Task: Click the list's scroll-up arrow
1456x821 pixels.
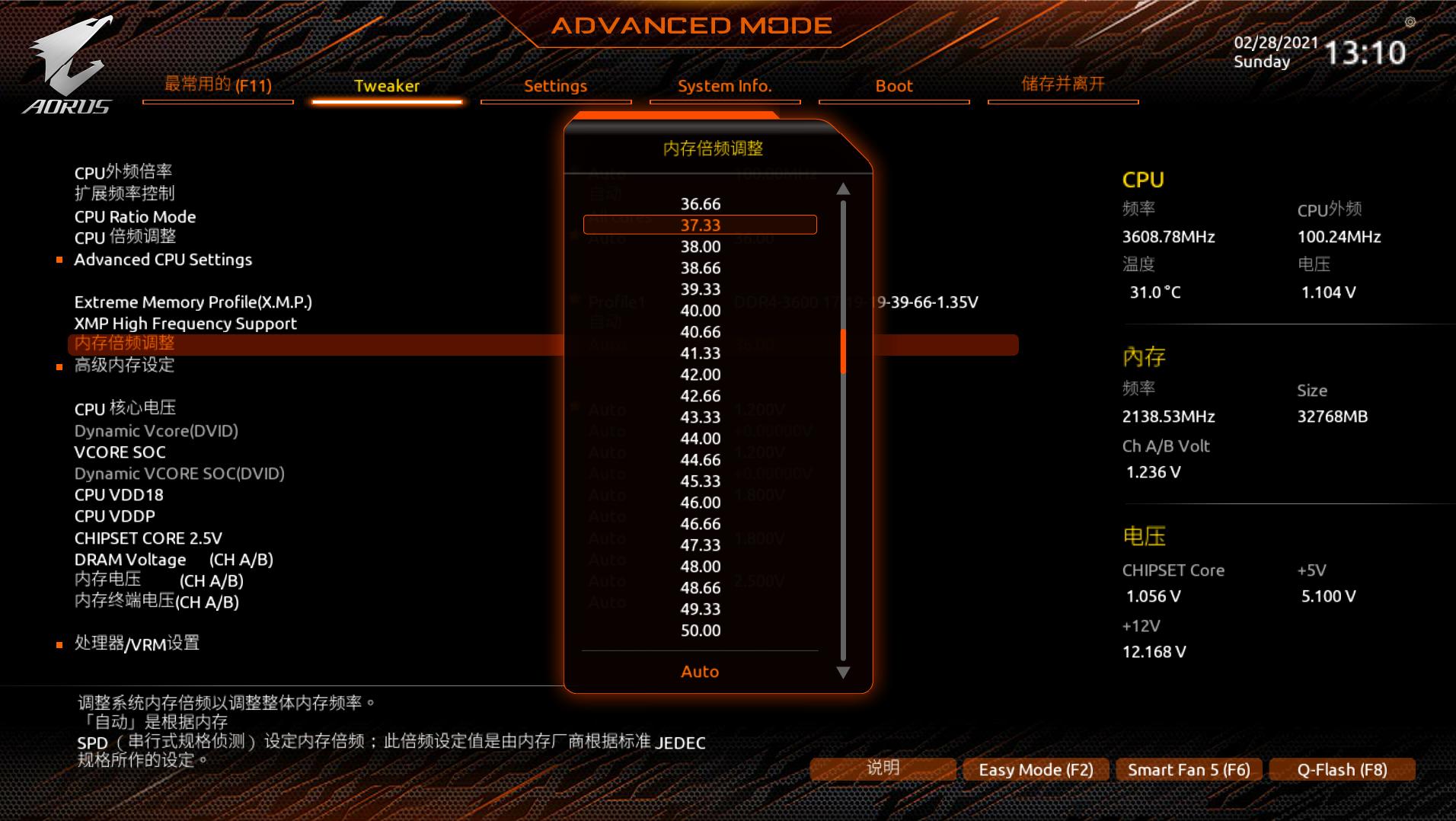Action: 843,189
